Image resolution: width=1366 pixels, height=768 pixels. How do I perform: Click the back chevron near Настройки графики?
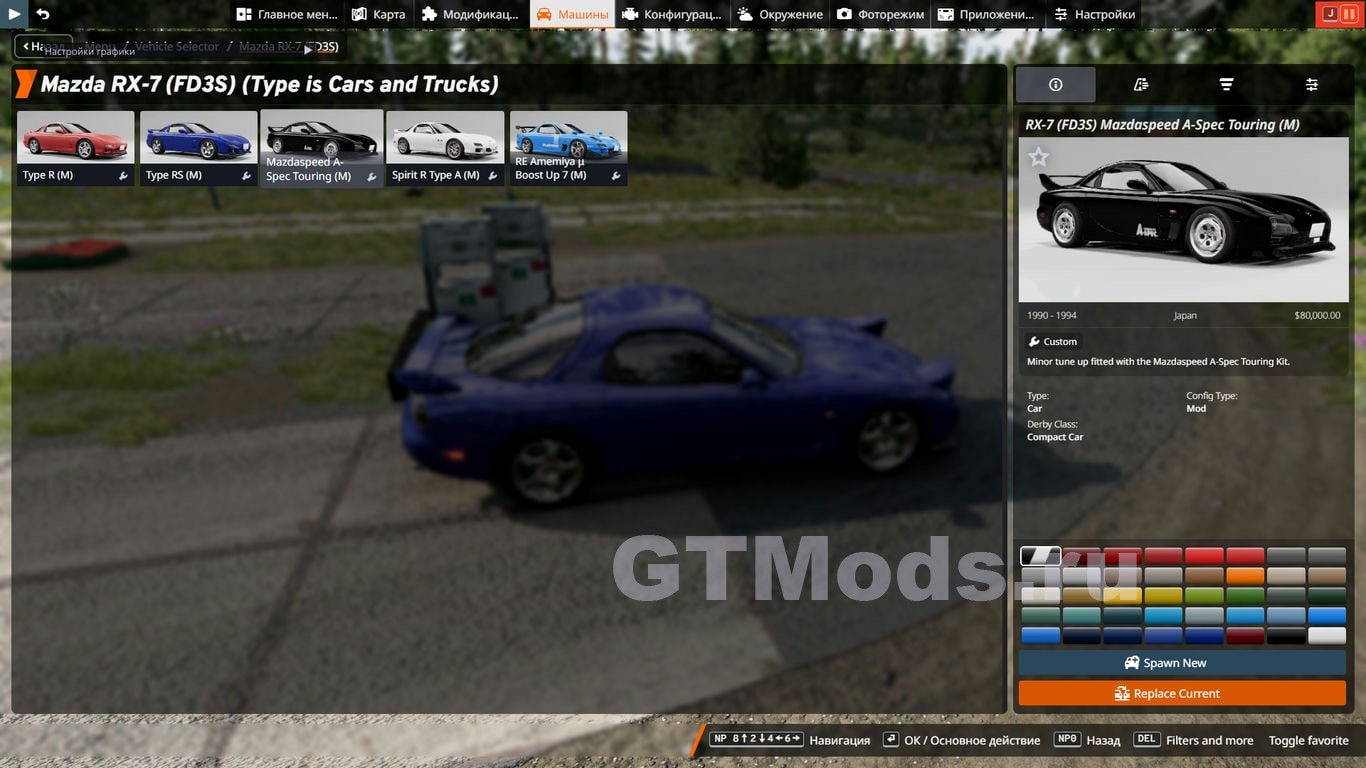click(24, 46)
